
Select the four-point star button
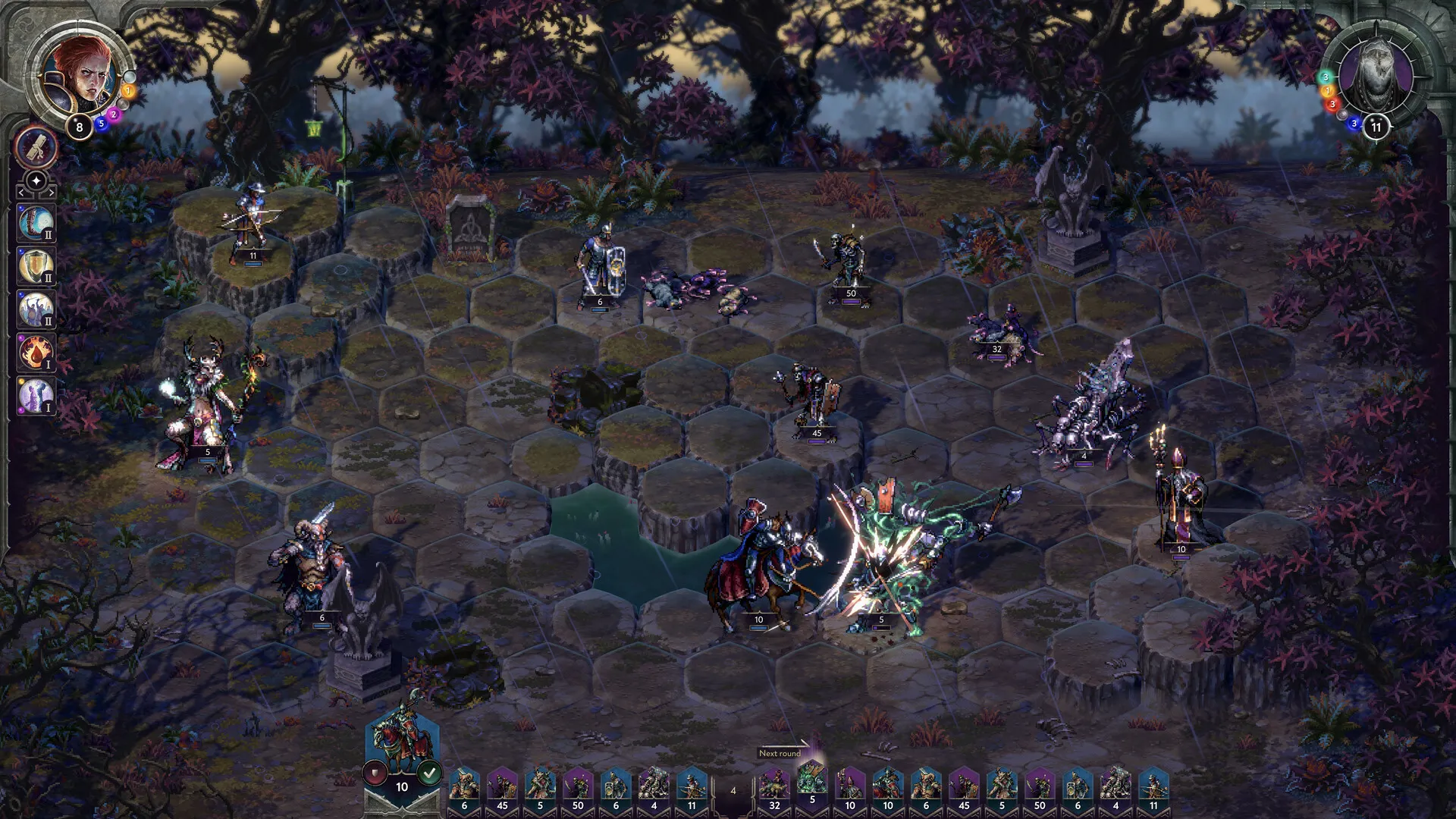[x=36, y=181]
